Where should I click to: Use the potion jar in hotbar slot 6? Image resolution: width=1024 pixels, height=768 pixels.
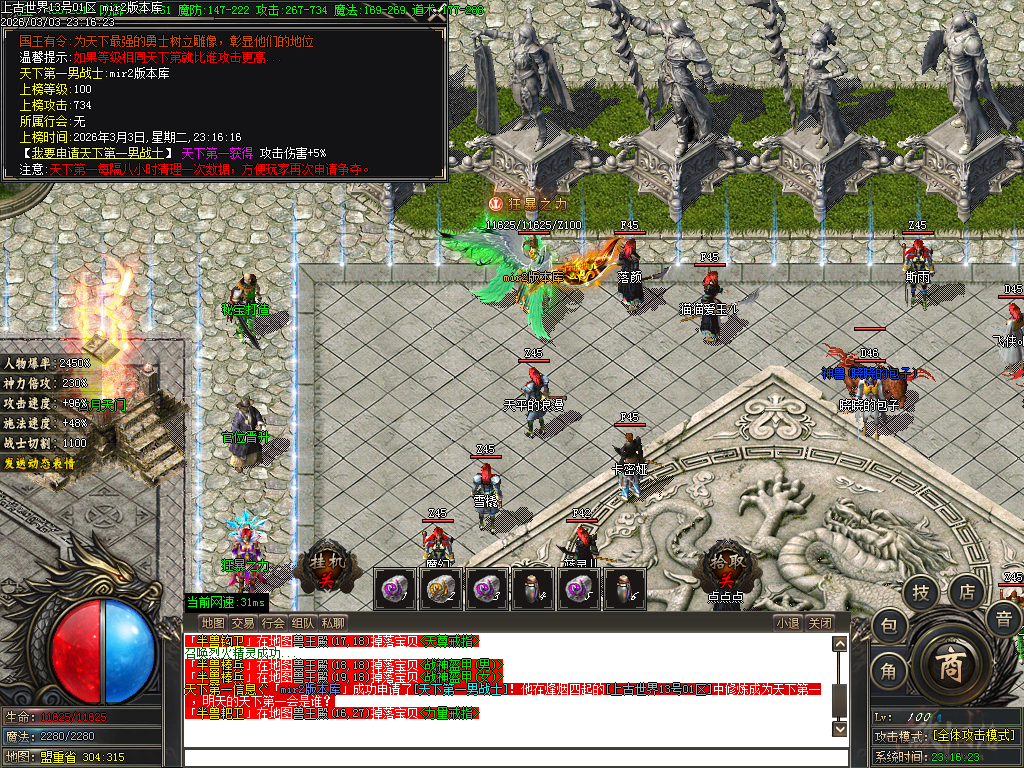tap(623, 589)
